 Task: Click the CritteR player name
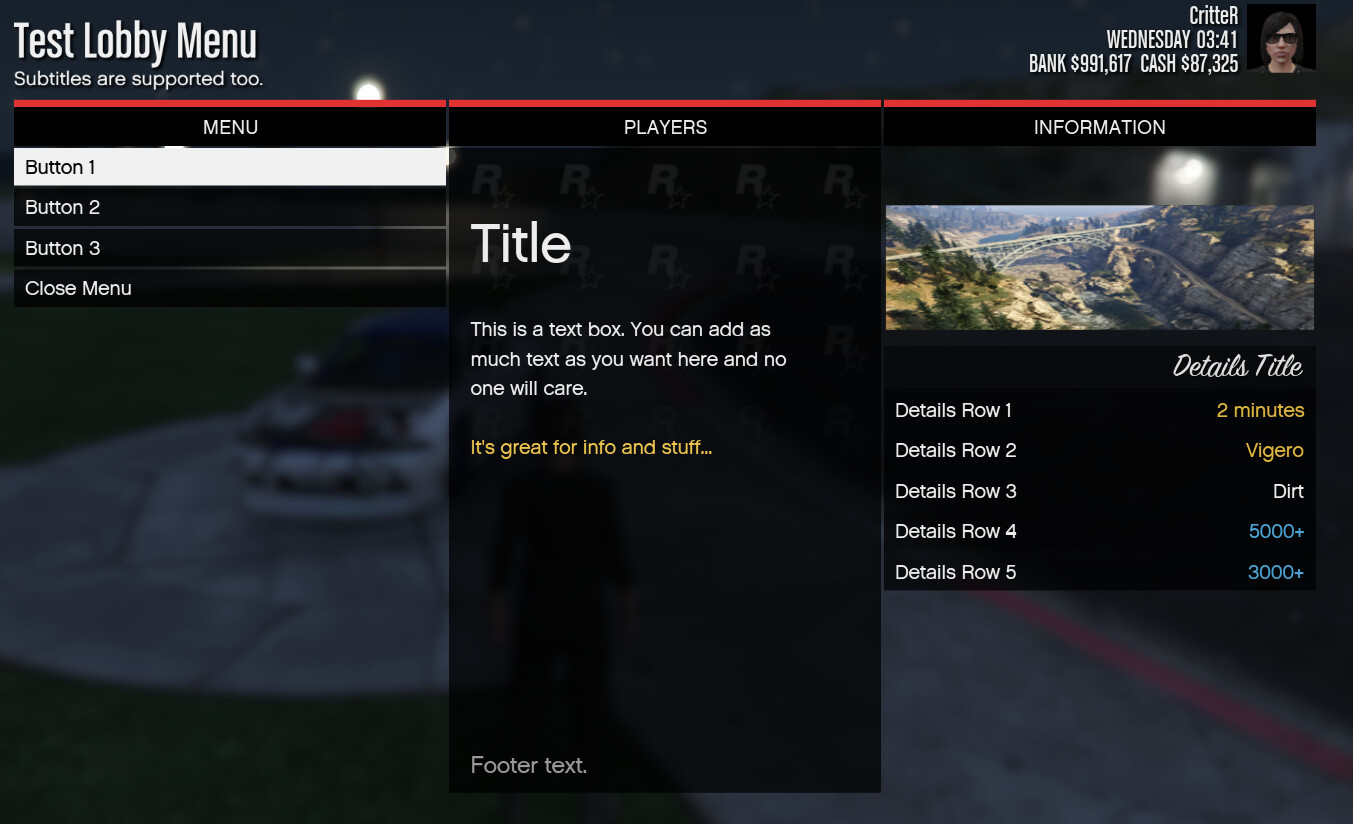[x=1212, y=15]
